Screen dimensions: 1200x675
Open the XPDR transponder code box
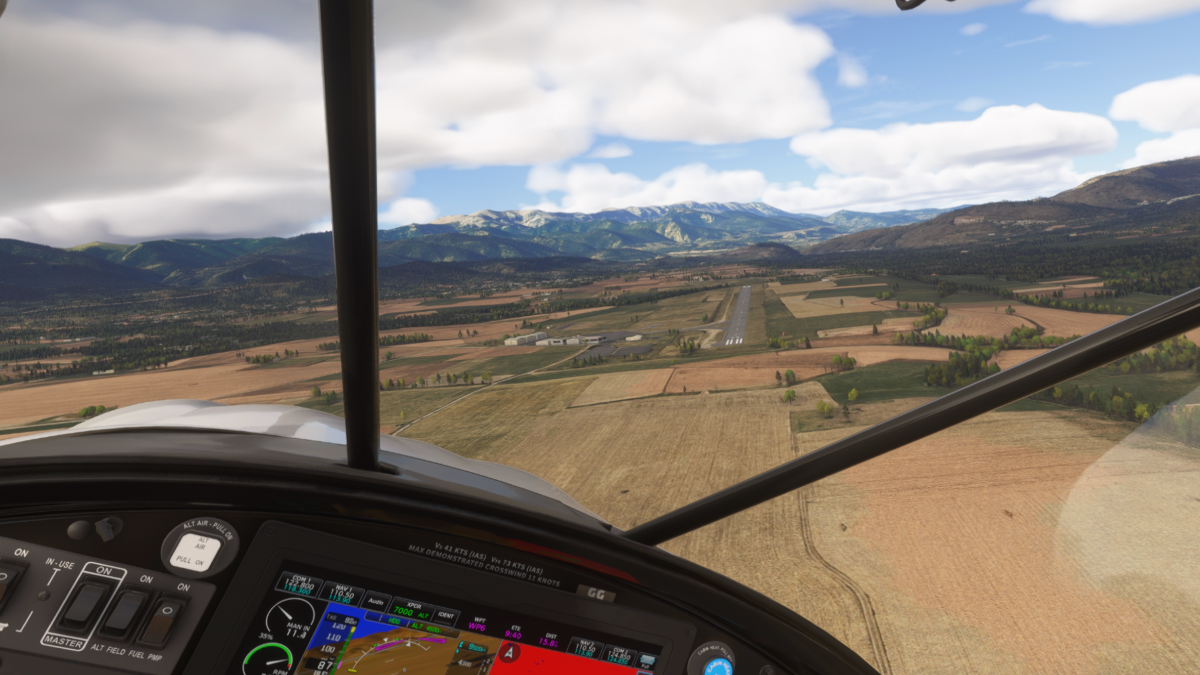click(411, 609)
